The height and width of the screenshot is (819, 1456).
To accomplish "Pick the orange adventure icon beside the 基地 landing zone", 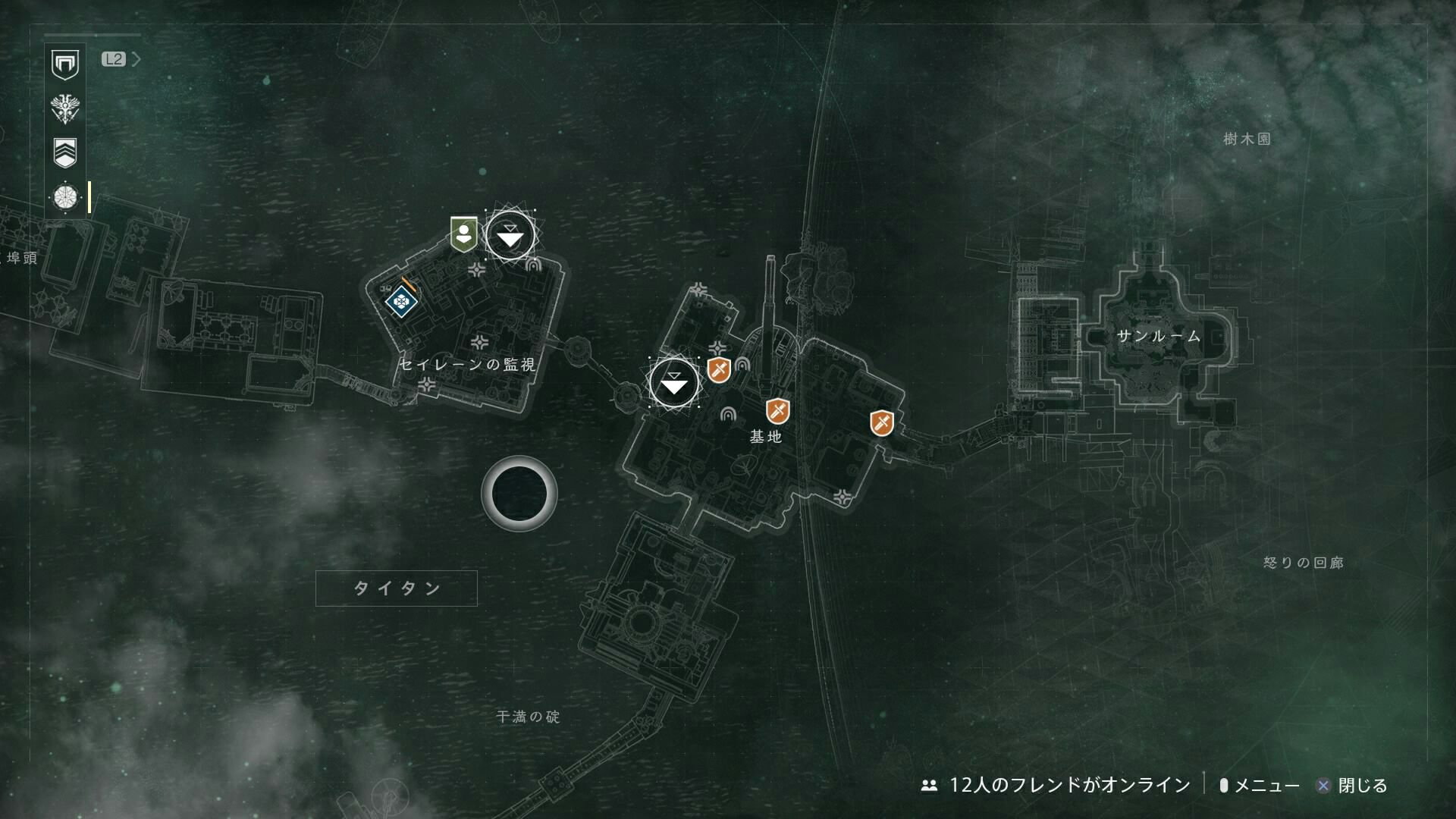I will [x=718, y=371].
